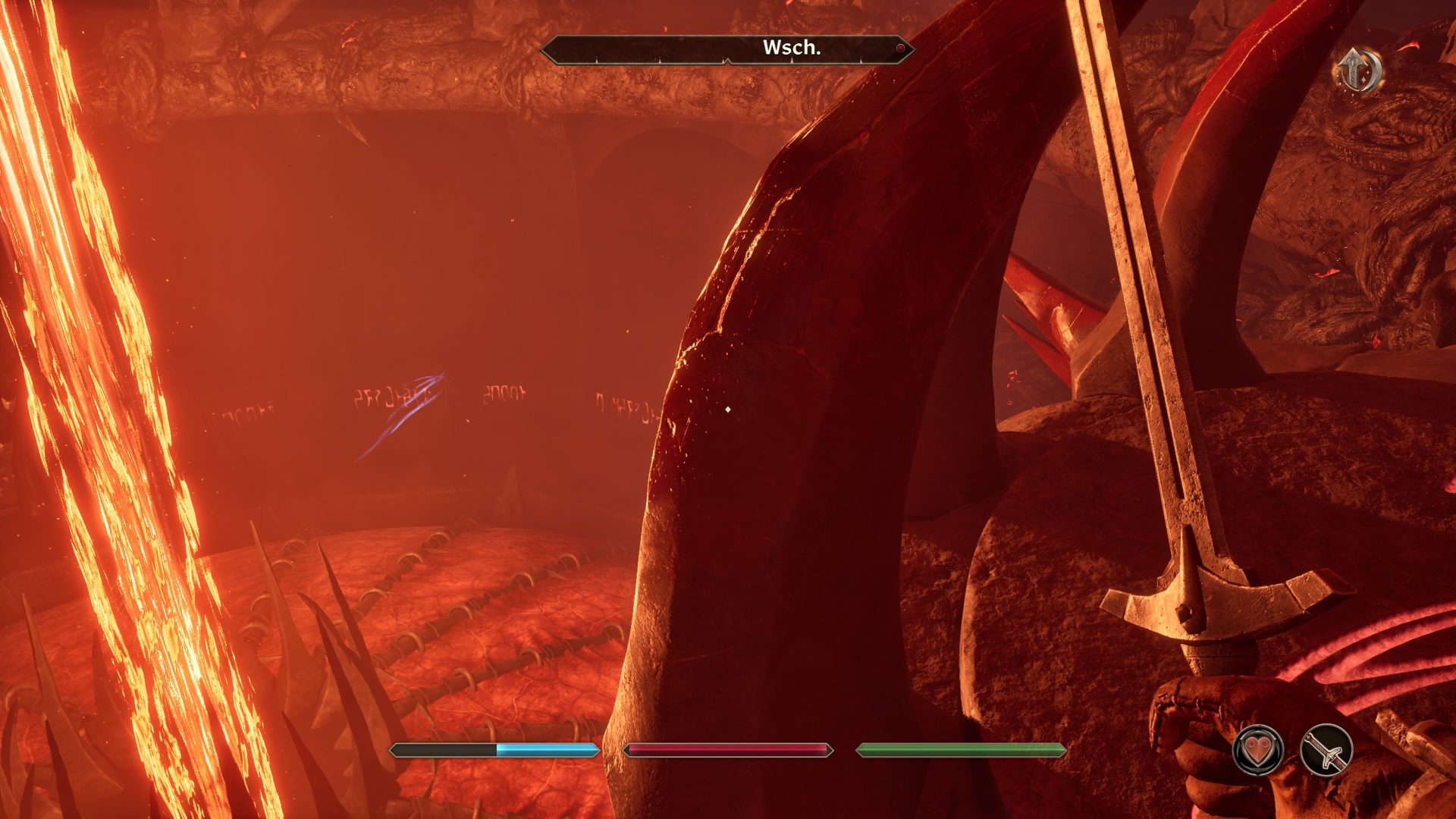Click the equipped sword weapon icon
Screen dimensions: 1456x819
(x=1326, y=750)
